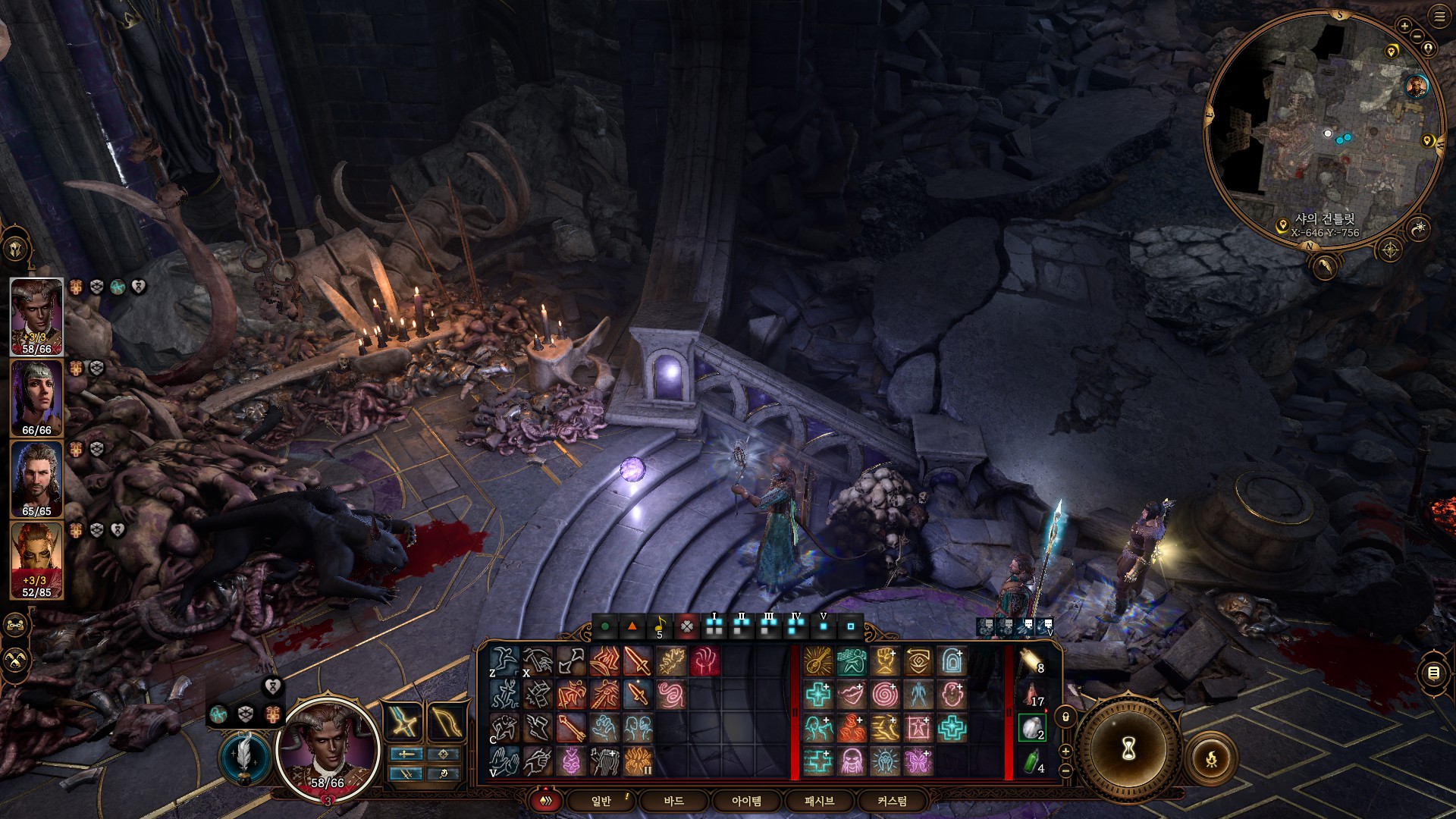Use the green potion bottle item

click(x=1031, y=761)
